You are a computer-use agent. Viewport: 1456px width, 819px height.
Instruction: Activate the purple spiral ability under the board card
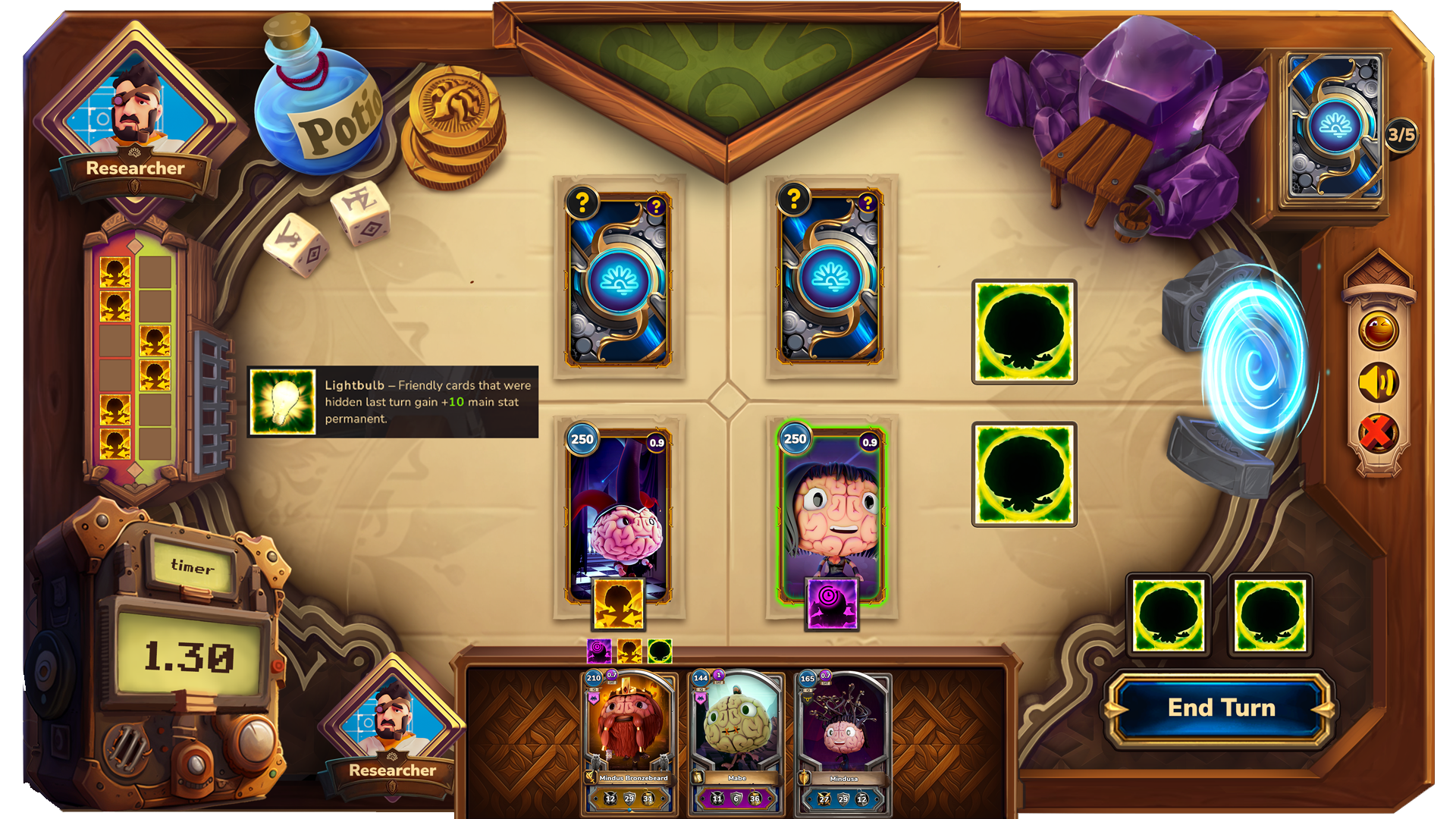(831, 603)
